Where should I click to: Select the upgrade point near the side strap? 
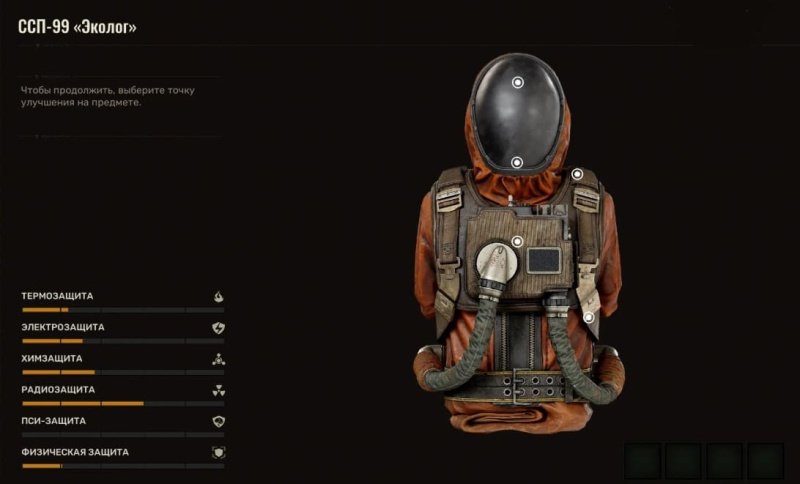pyautogui.click(x=590, y=318)
